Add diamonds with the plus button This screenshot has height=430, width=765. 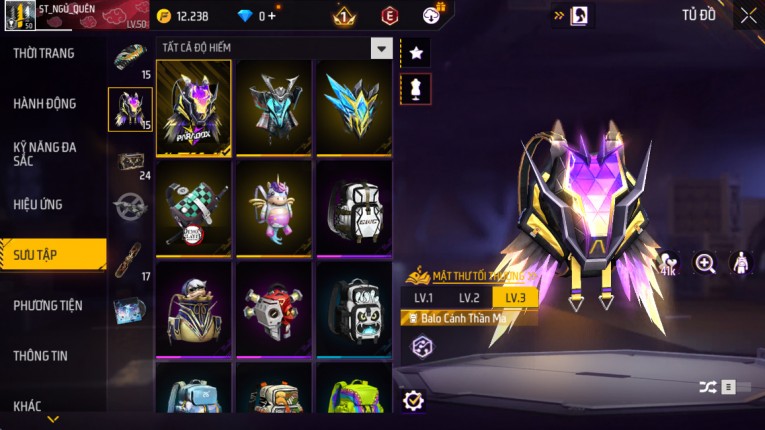(x=271, y=16)
